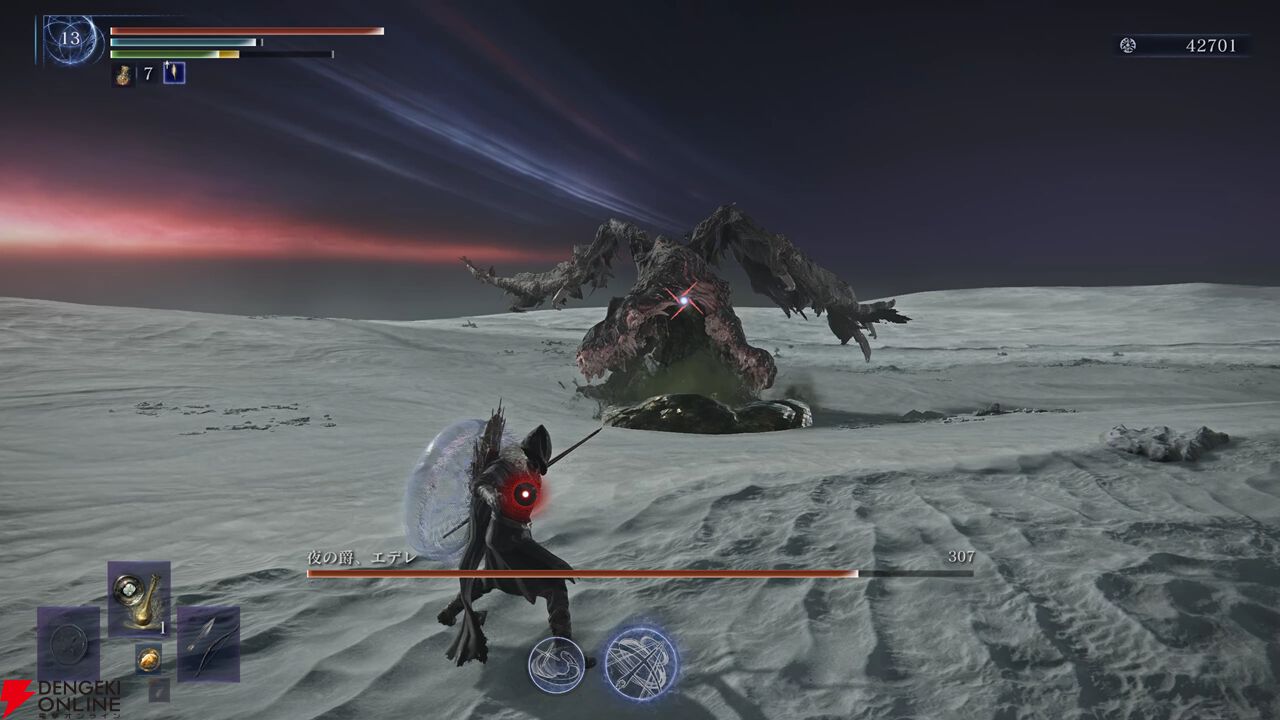Activate the smaller circular character skill icon
The width and height of the screenshot is (1280, 720).
point(556,665)
